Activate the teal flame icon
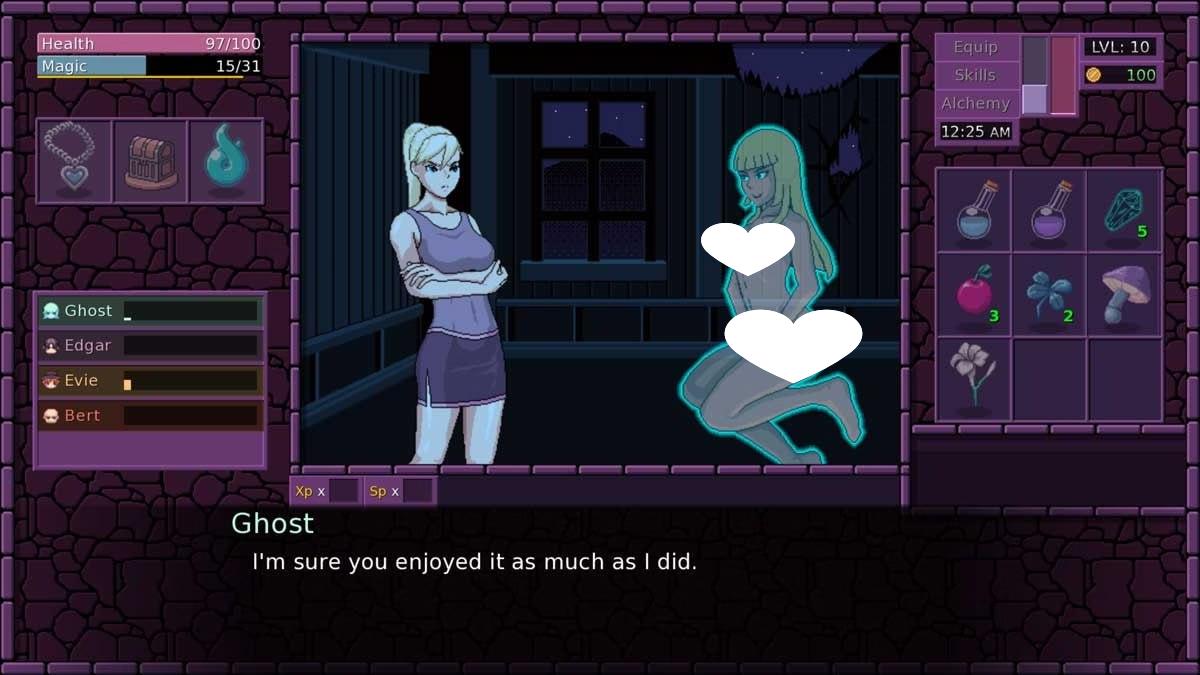1200x675 pixels. [226, 161]
